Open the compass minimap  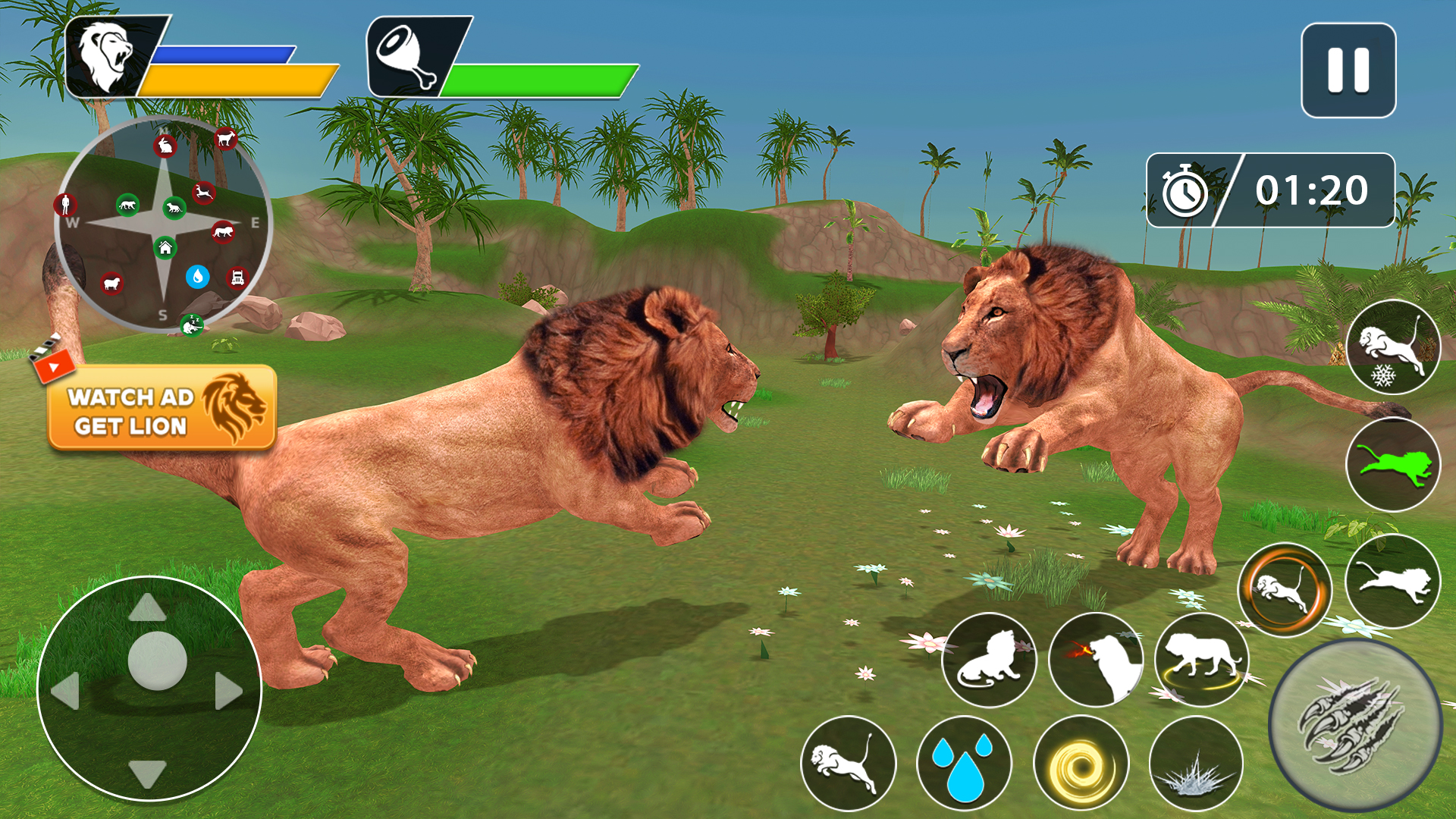pos(164,224)
